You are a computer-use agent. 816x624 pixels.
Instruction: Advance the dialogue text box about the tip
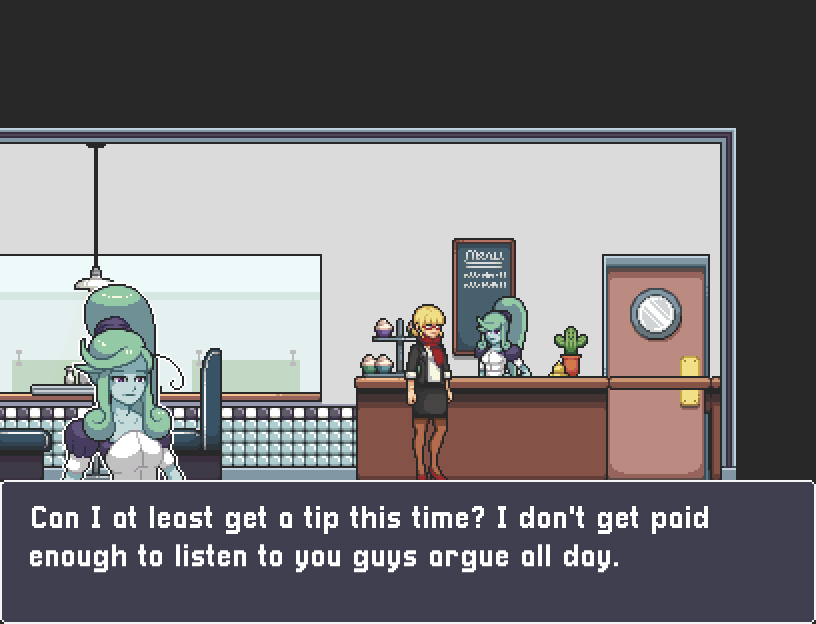408,550
